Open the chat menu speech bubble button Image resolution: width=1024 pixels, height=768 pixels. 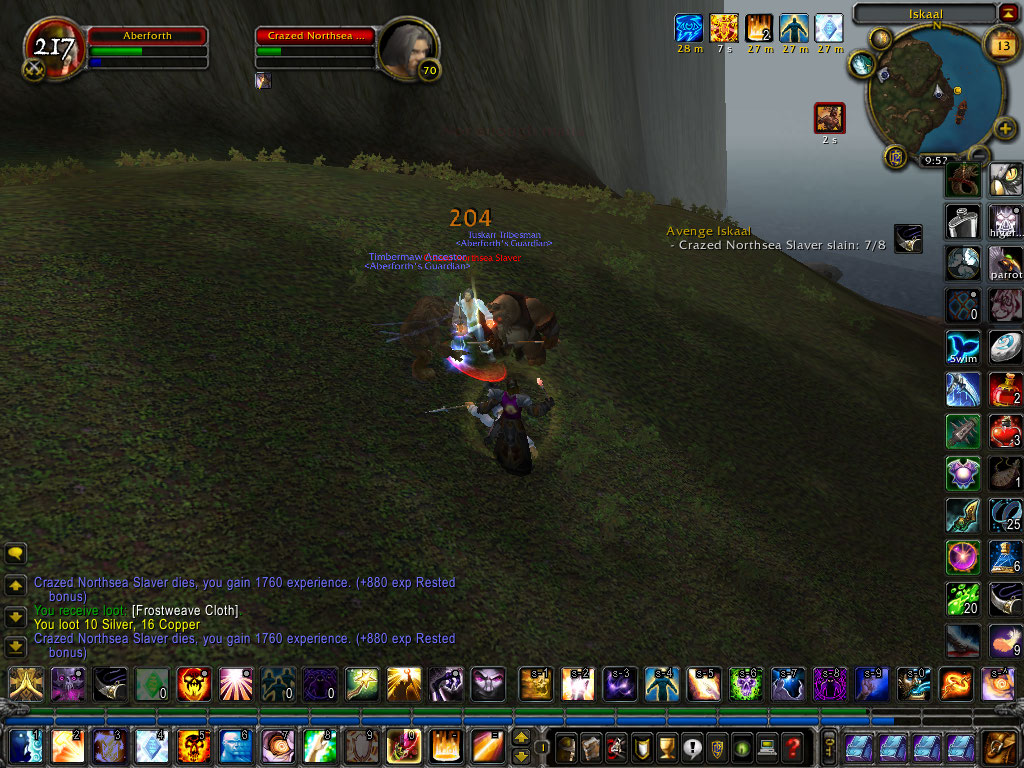pyautogui.click(x=16, y=553)
